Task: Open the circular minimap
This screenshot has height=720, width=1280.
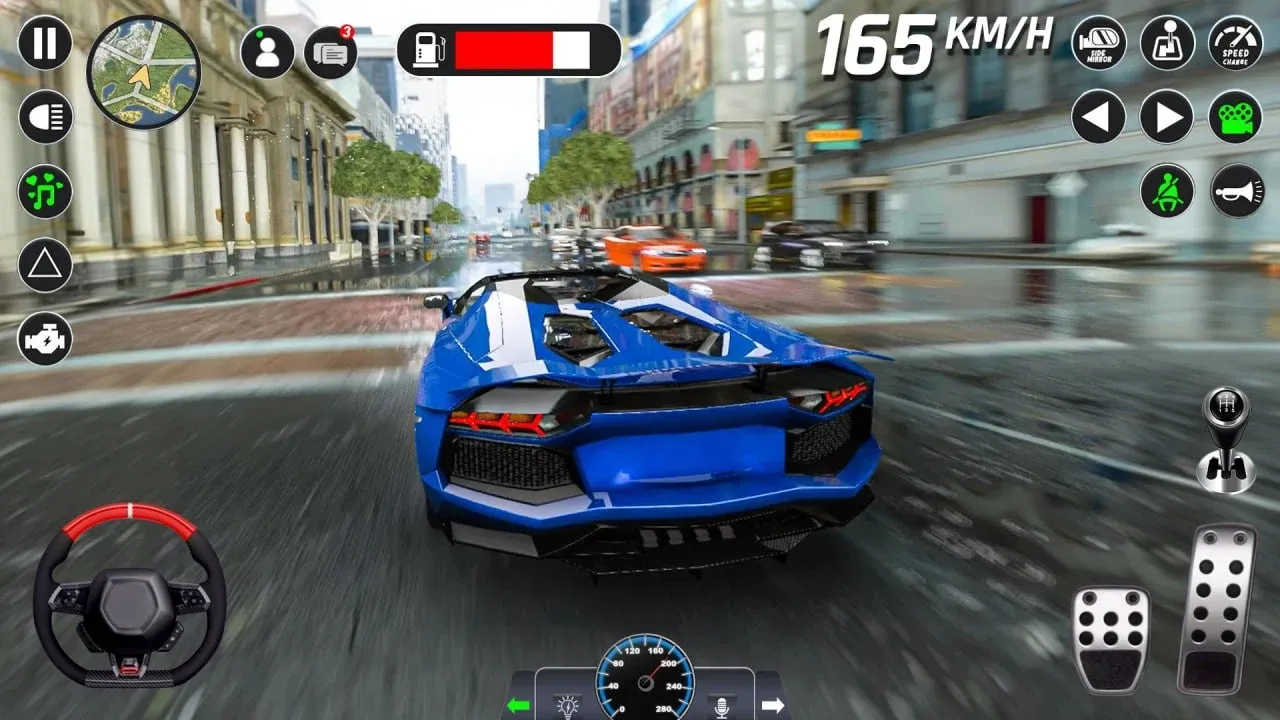Action: click(x=143, y=72)
